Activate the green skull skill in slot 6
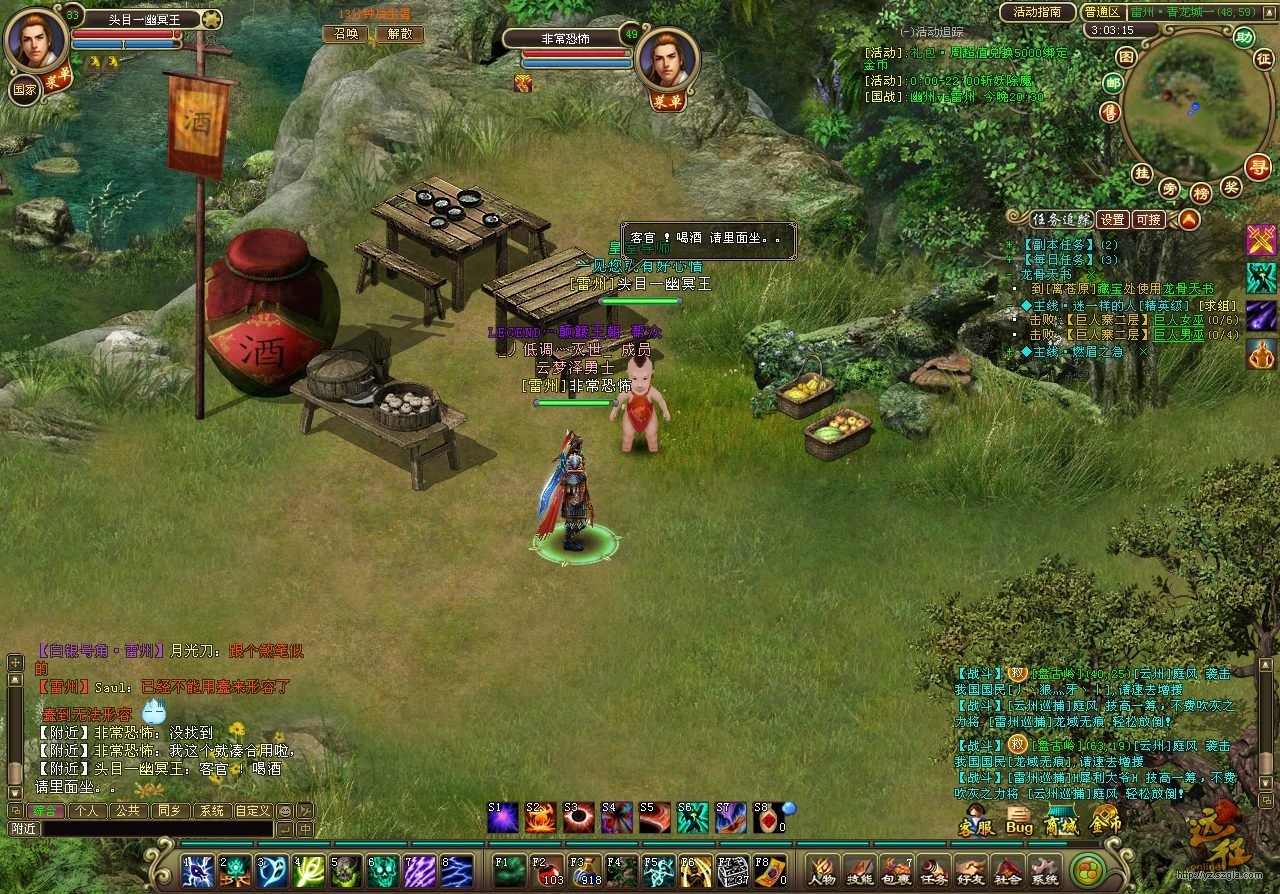Viewport: 1280px width, 894px height. pyautogui.click(x=382, y=871)
